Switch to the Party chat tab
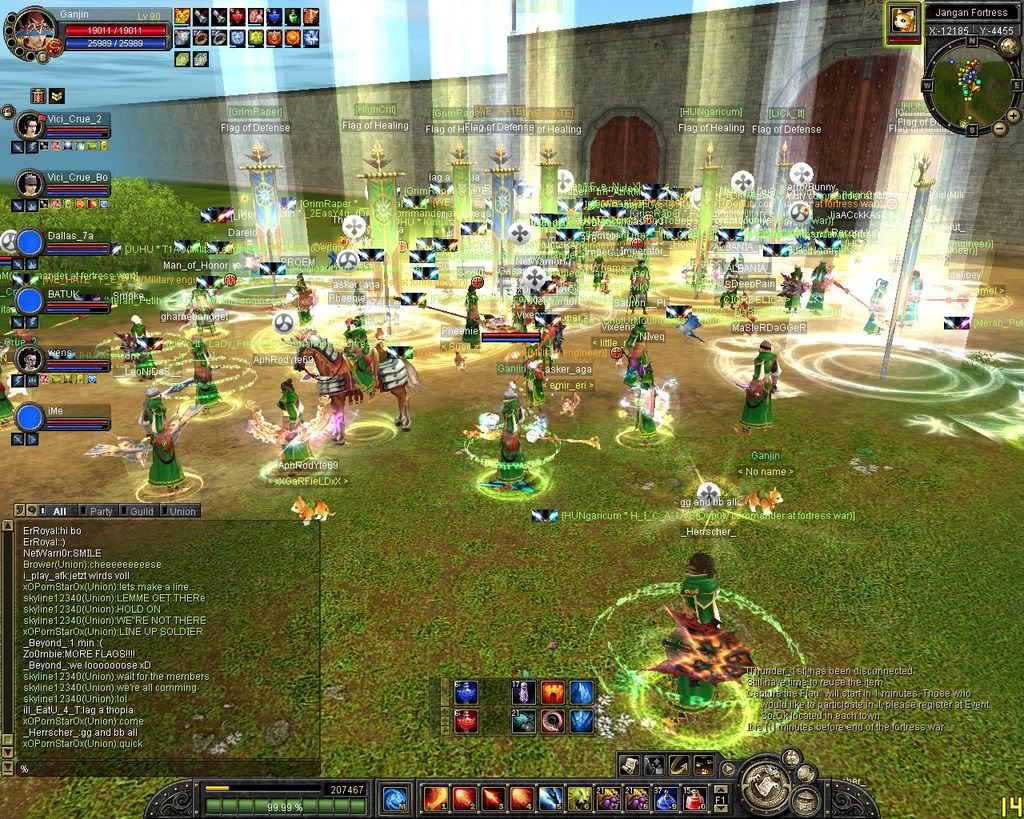Image resolution: width=1024 pixels, height=819 pixels. coord(101,511)
